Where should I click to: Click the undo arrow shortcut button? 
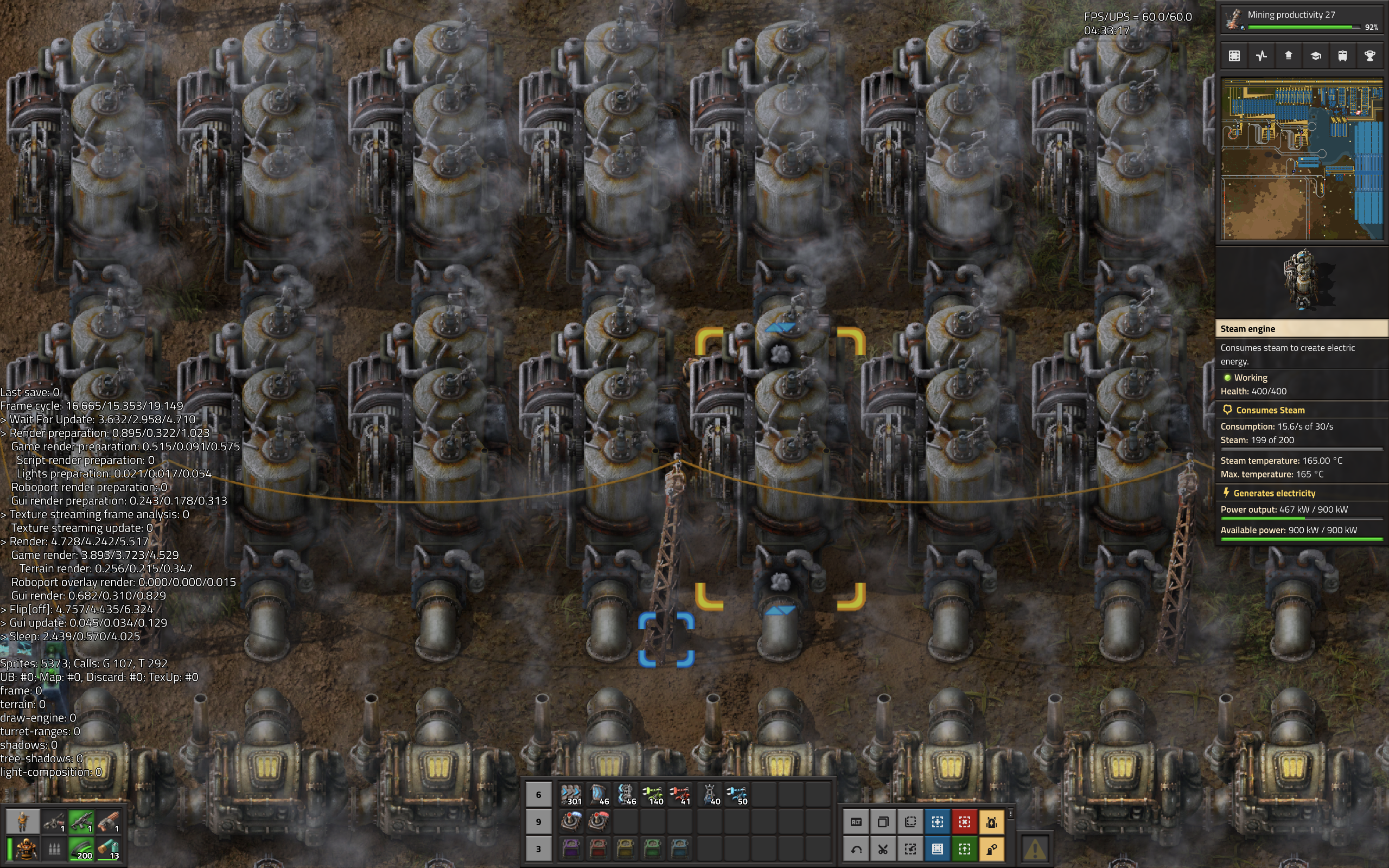856,848
